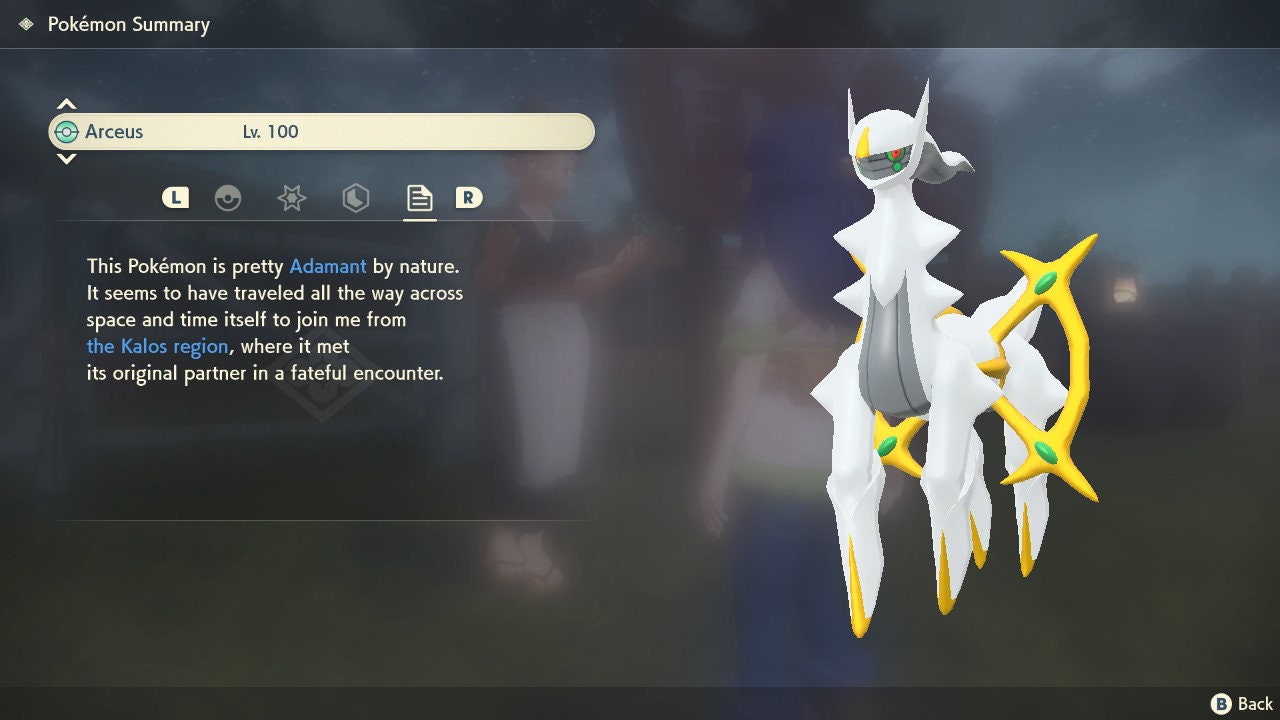1280x720 pixels.
Task: Select the Arceus Lv. 100 name bar
Action: pos(321,132)
